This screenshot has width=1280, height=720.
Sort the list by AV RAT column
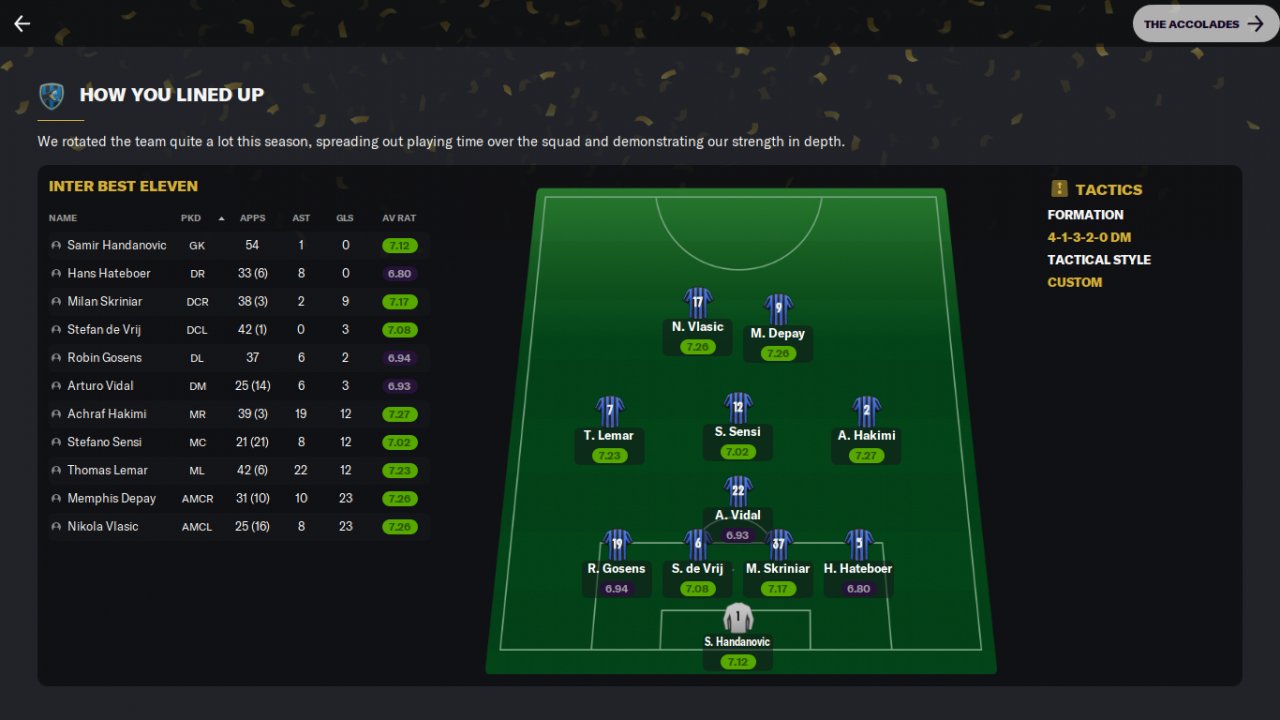(398, 218)
